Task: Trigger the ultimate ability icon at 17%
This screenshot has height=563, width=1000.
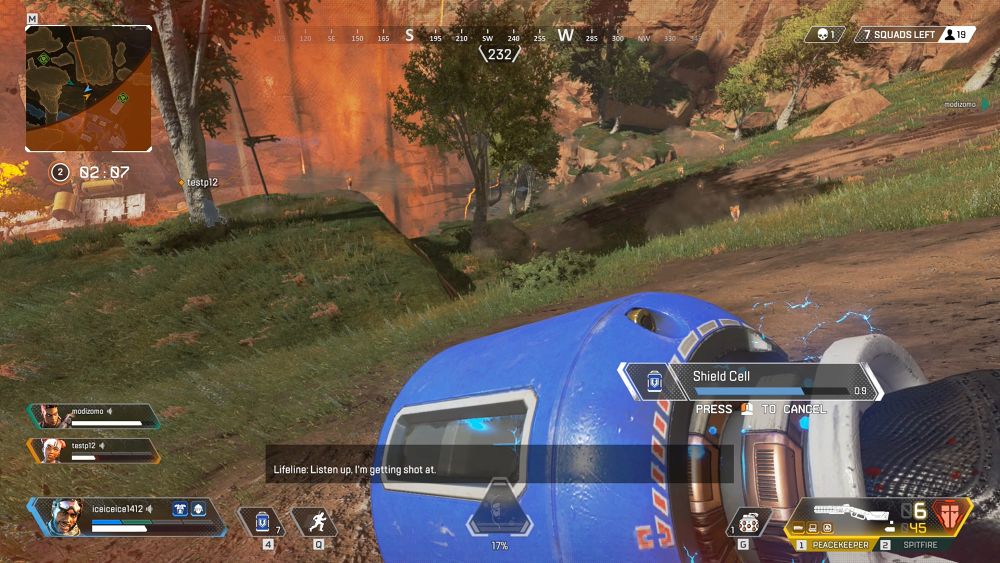Action: 499,511
